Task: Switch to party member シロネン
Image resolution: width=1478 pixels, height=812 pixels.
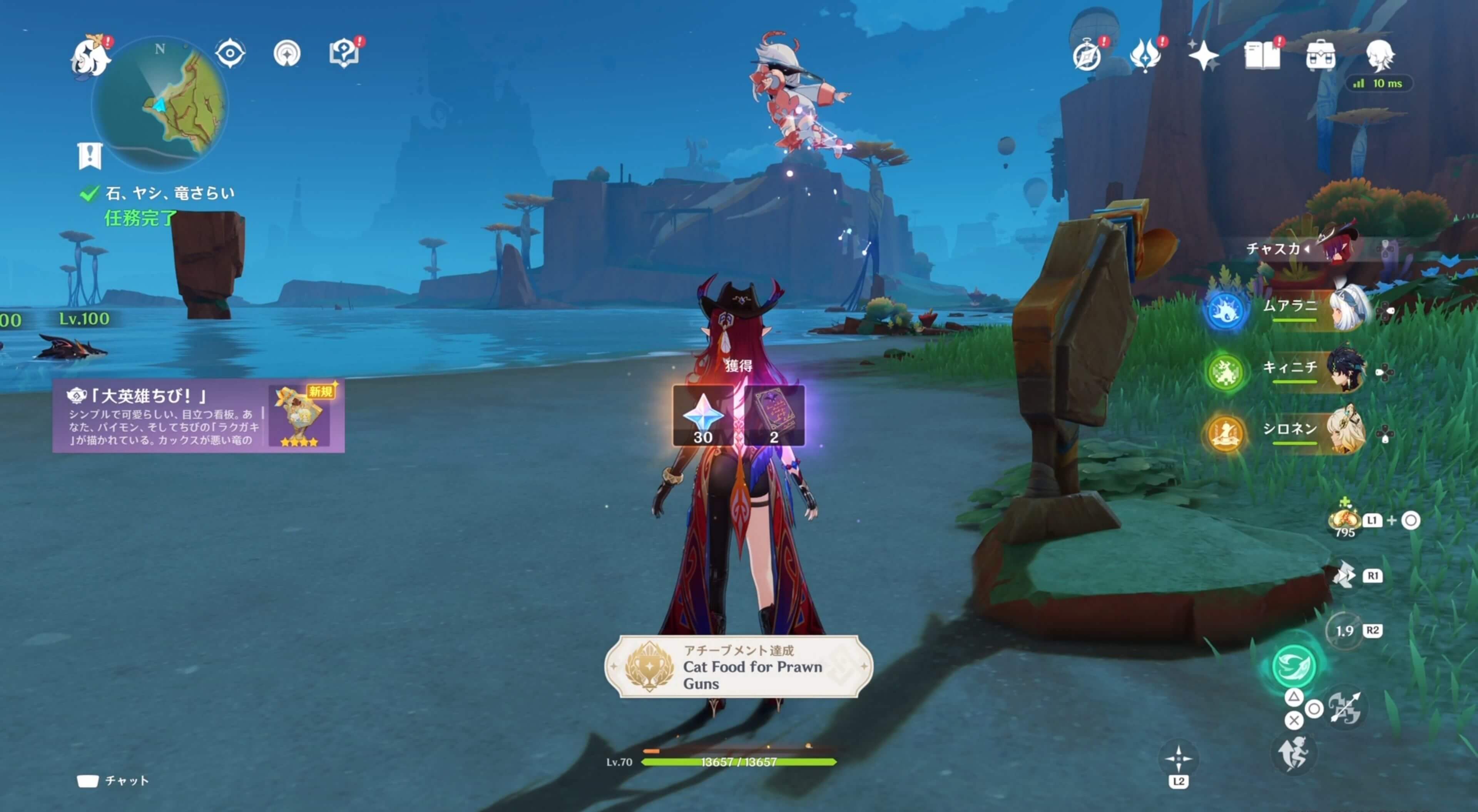Action: click(1314, 432)
